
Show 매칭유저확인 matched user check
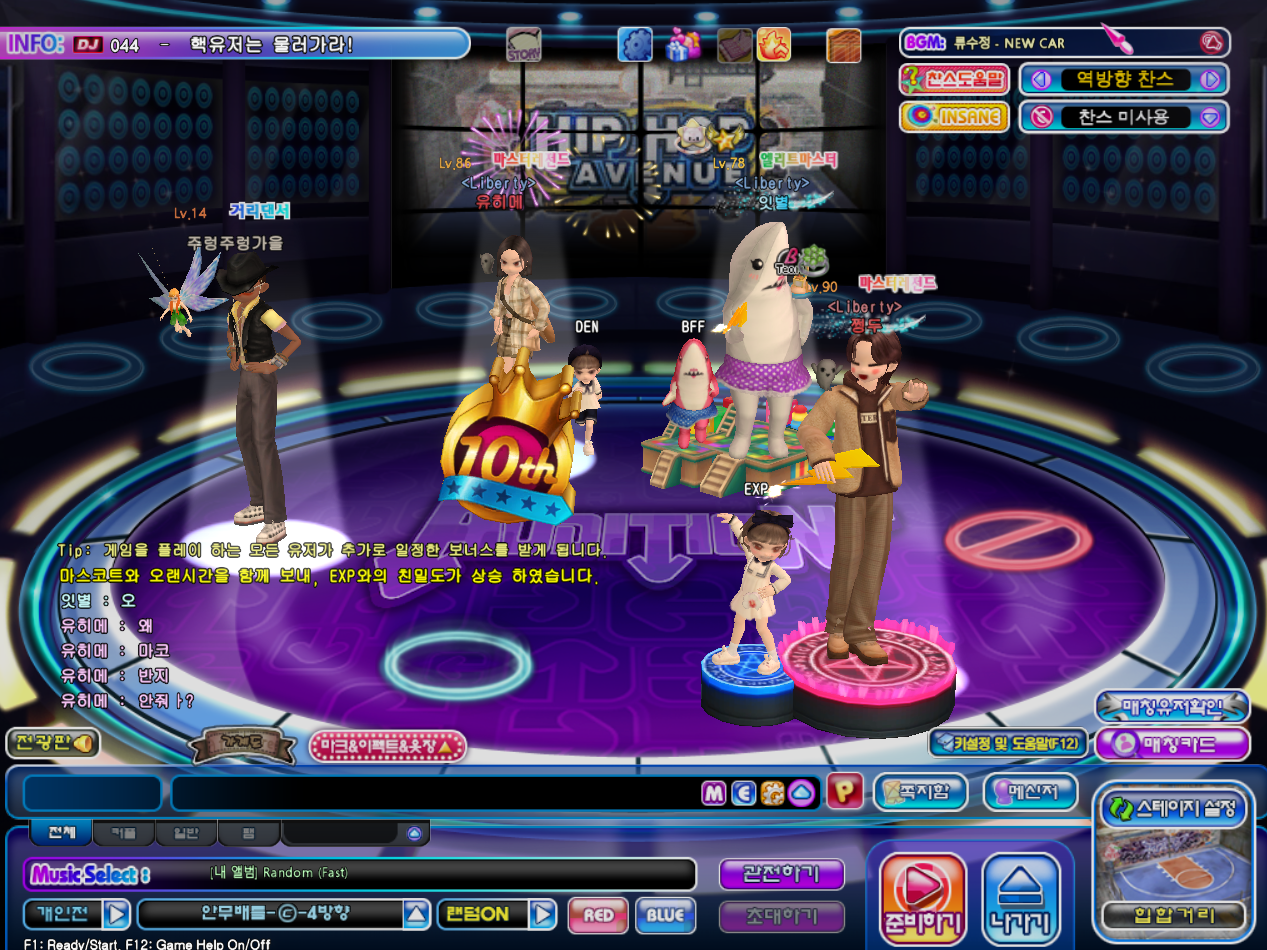tap(1172, 707)
